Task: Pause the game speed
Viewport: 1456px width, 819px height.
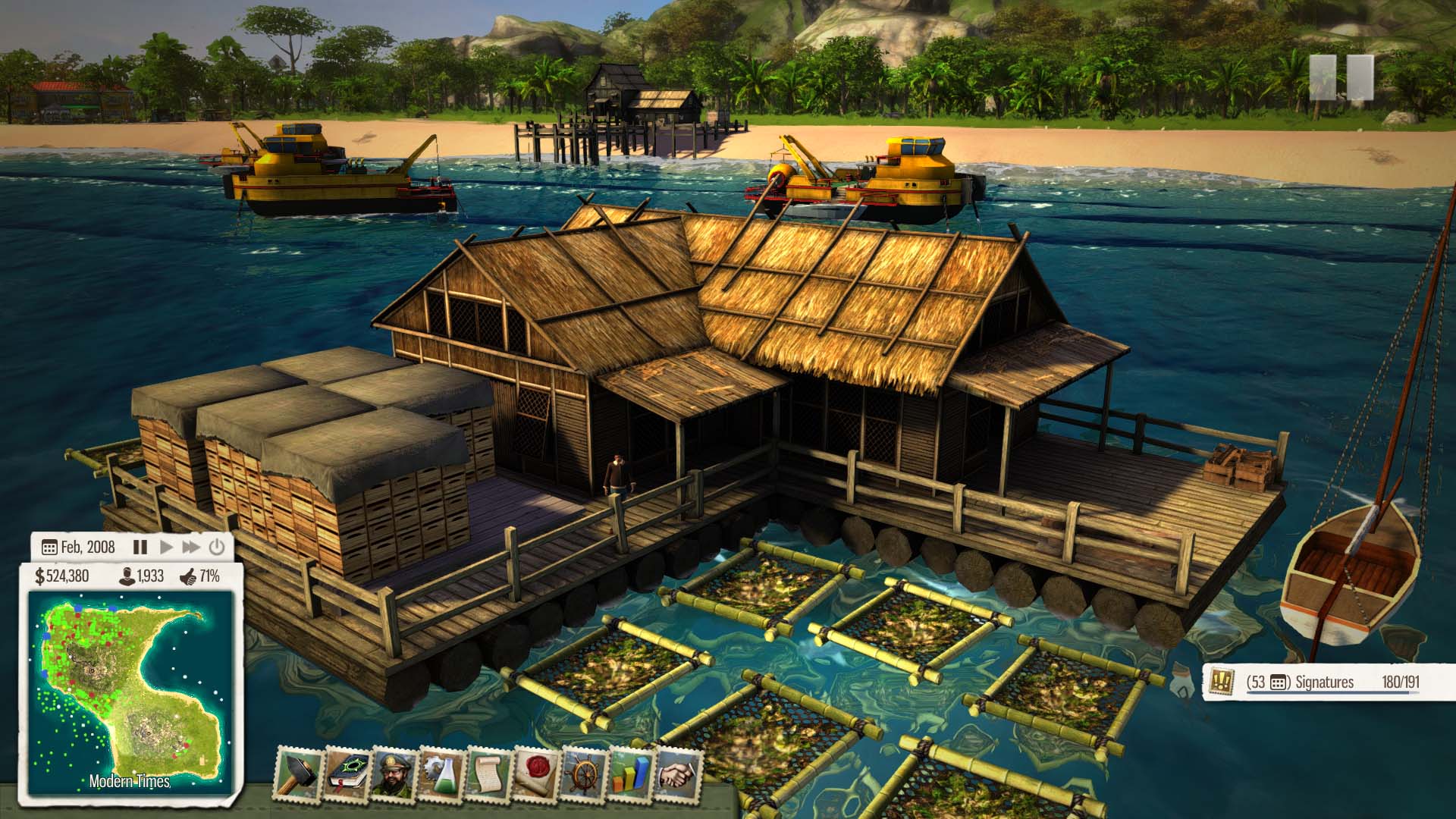Action: (140, 547)
